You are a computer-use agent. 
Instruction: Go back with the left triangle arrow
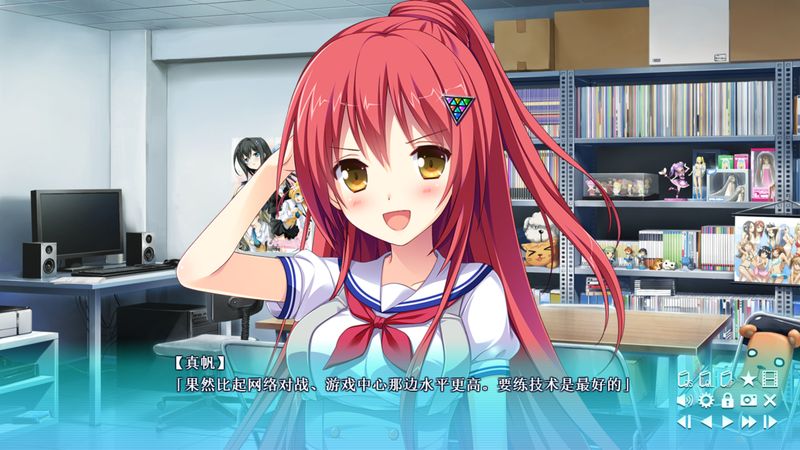706,421
